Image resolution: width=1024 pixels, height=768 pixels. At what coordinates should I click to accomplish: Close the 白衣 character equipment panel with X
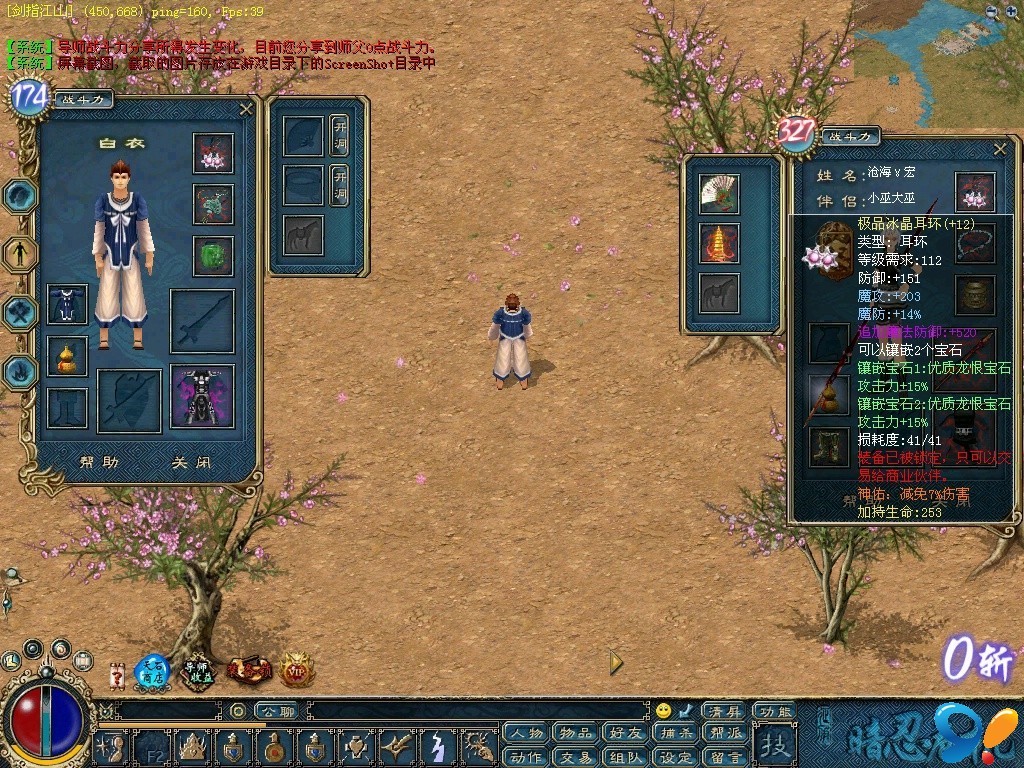(246, 109)
